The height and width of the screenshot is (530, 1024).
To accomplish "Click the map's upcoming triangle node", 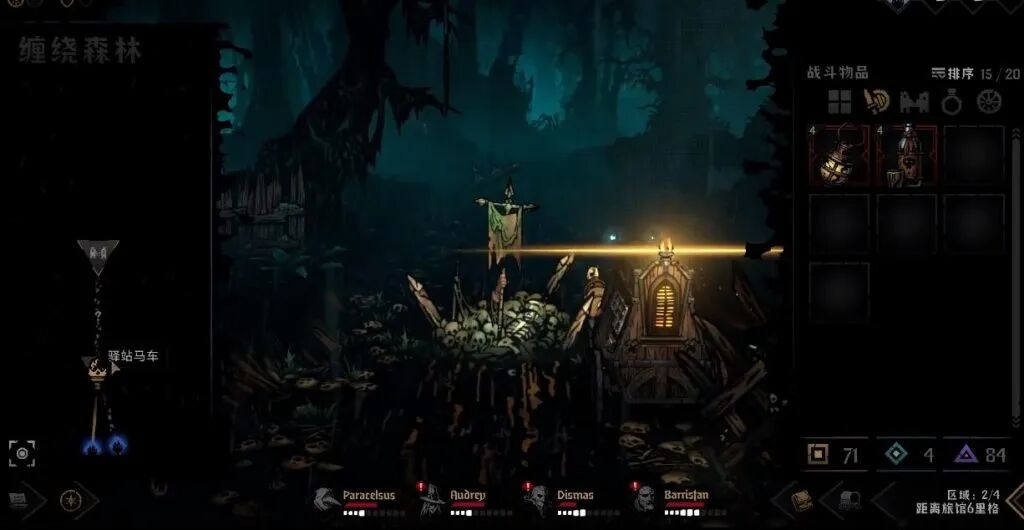I will pos(98,255).
